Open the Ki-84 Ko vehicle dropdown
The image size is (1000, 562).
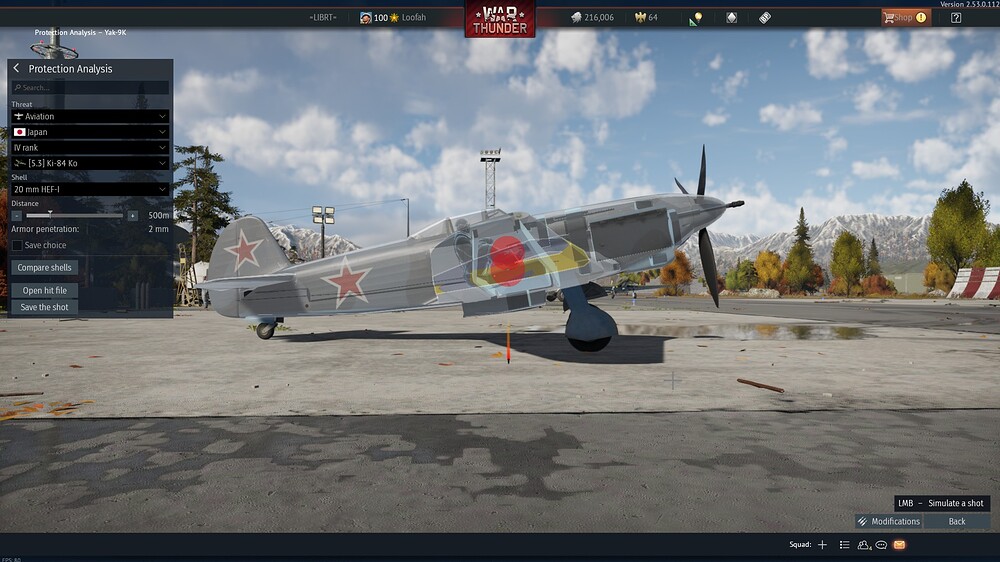point(90,163)
